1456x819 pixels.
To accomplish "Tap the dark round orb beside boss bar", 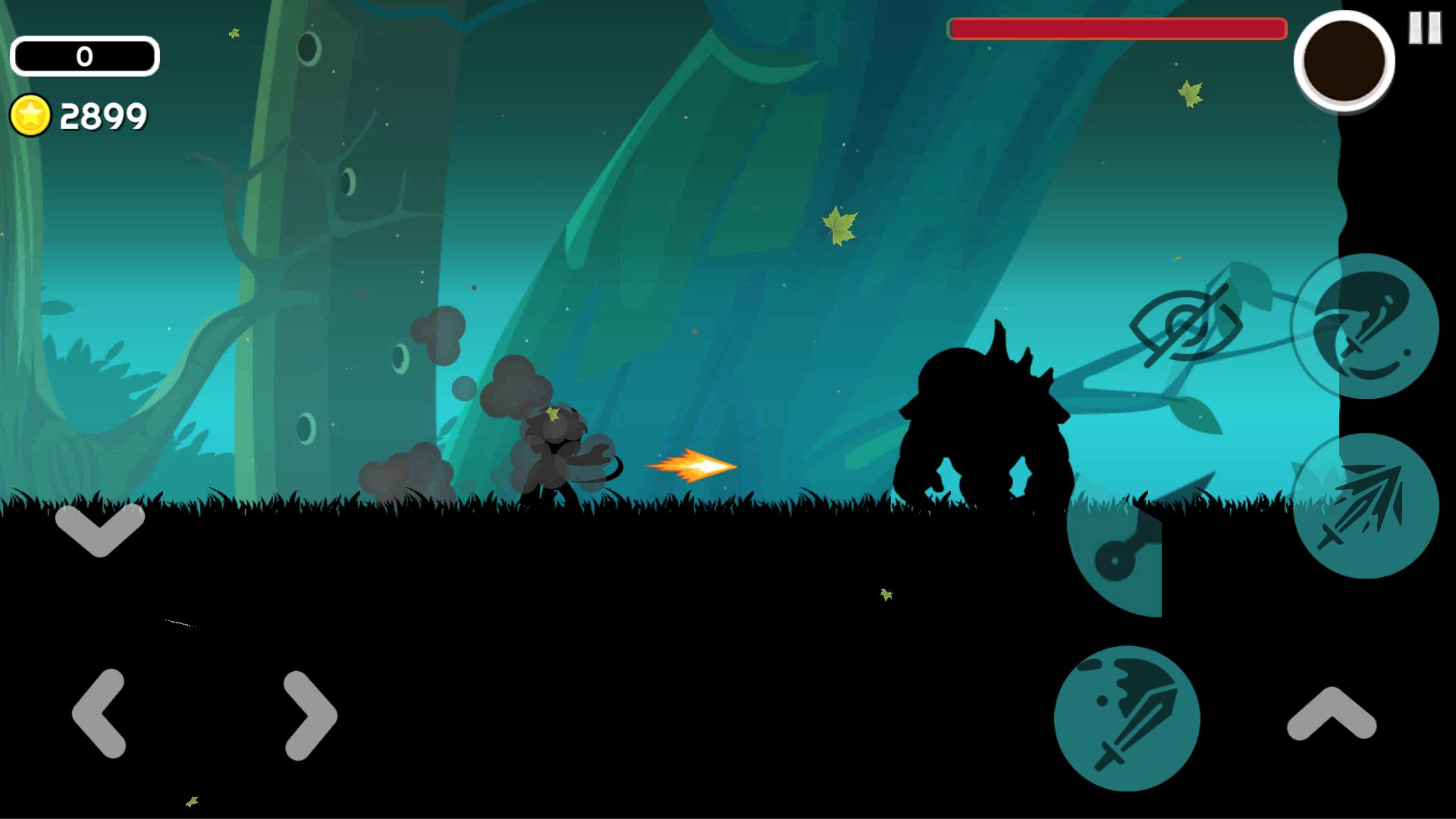I will [x=1344, y=61].
